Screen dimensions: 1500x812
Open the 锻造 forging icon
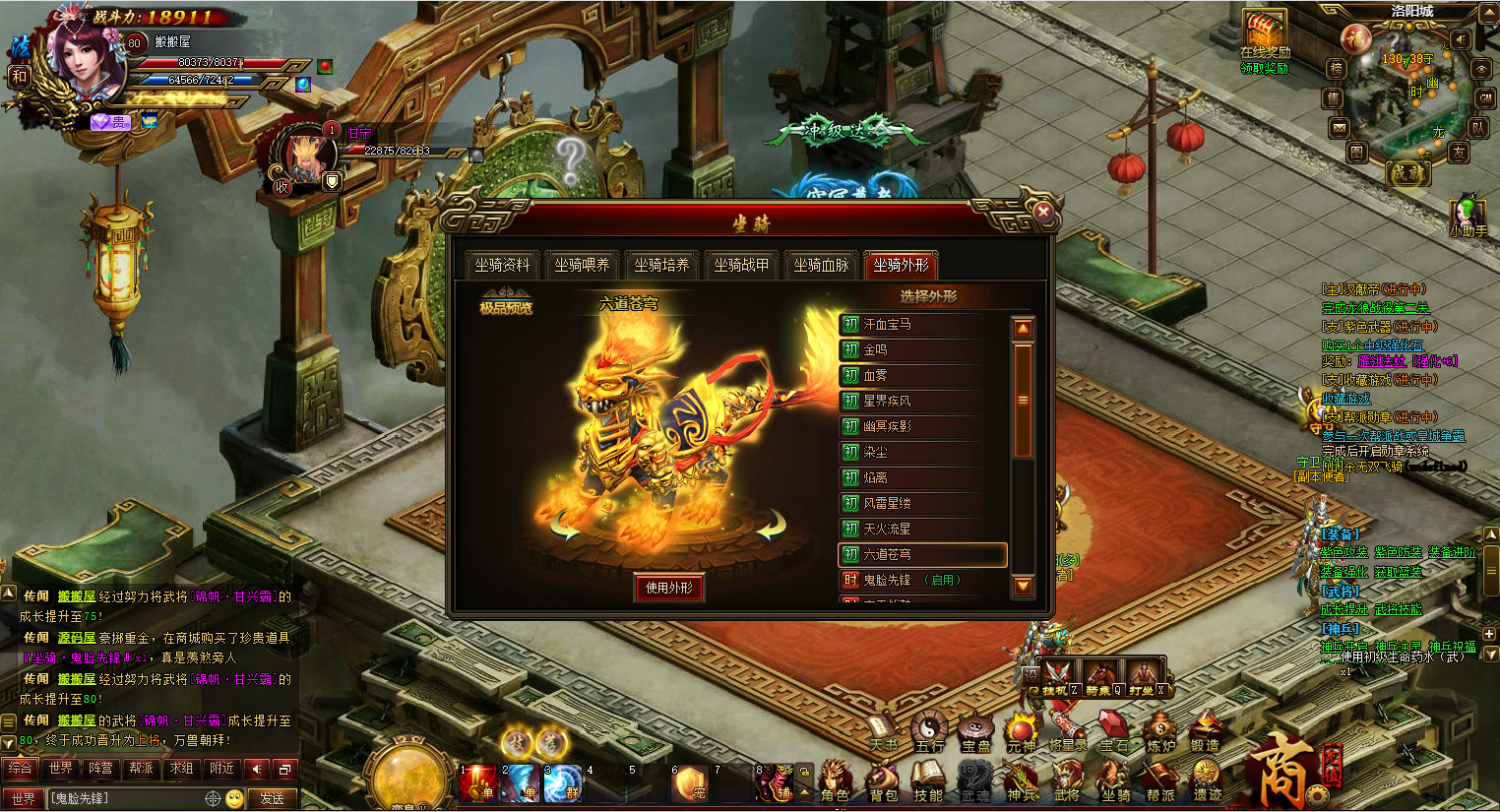[1206, 733]
